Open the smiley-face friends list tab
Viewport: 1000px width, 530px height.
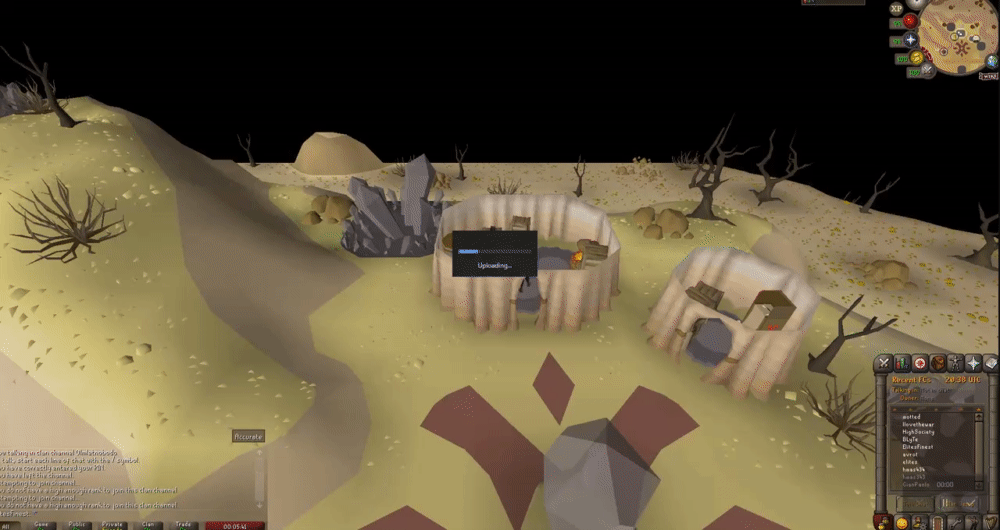[x=900, y=523]
